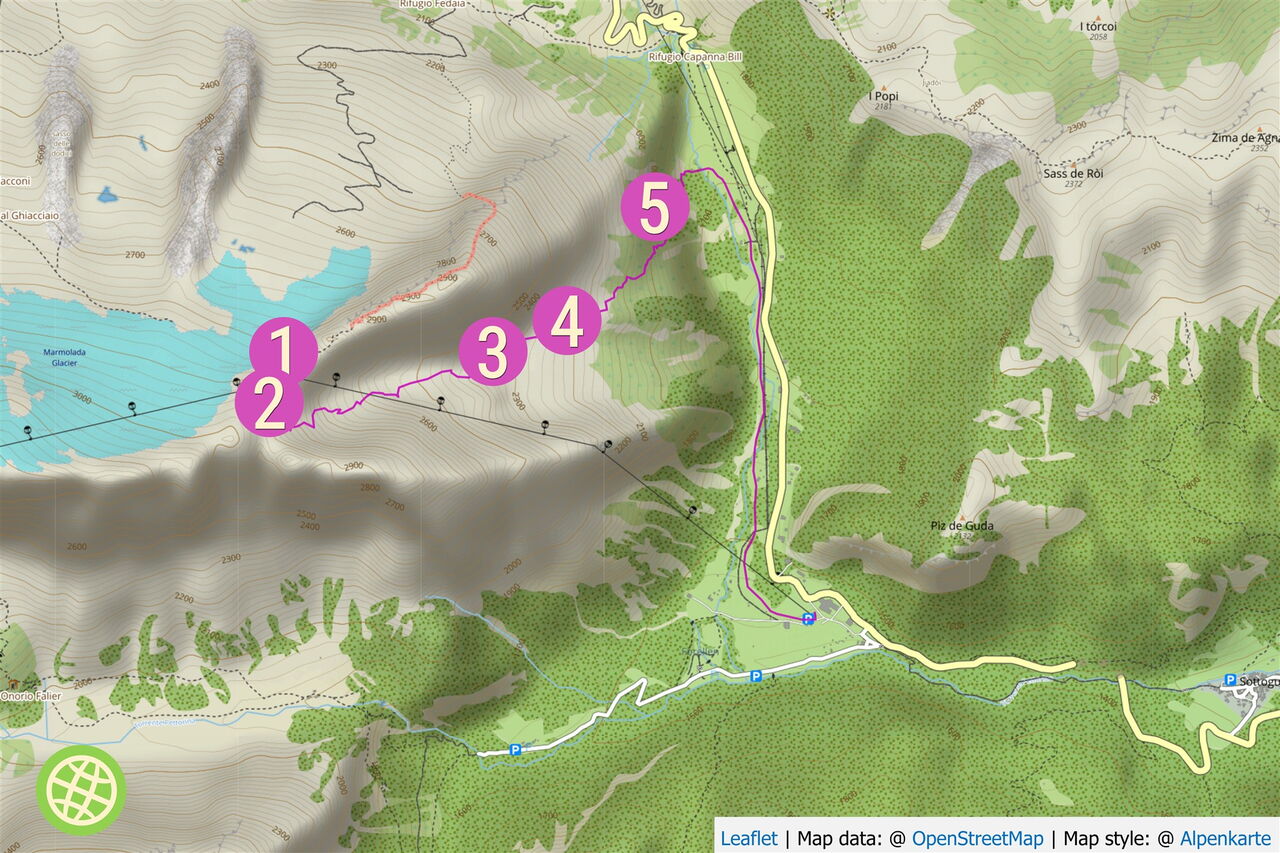Screen dimensions: 1280x853
Task: Click the green globe map button
Action: pos(81,790)
